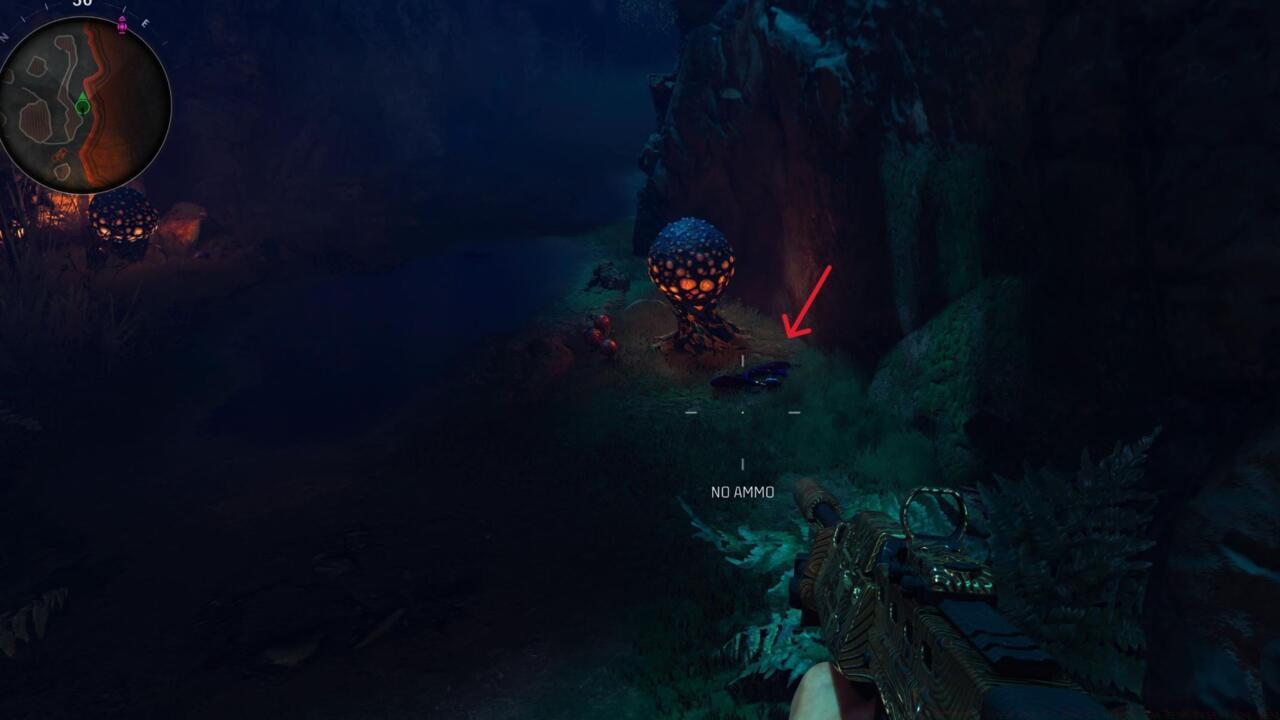Click the letter N on the compass ring
The image size is (1280, 720).
click(x=5, y=36)
